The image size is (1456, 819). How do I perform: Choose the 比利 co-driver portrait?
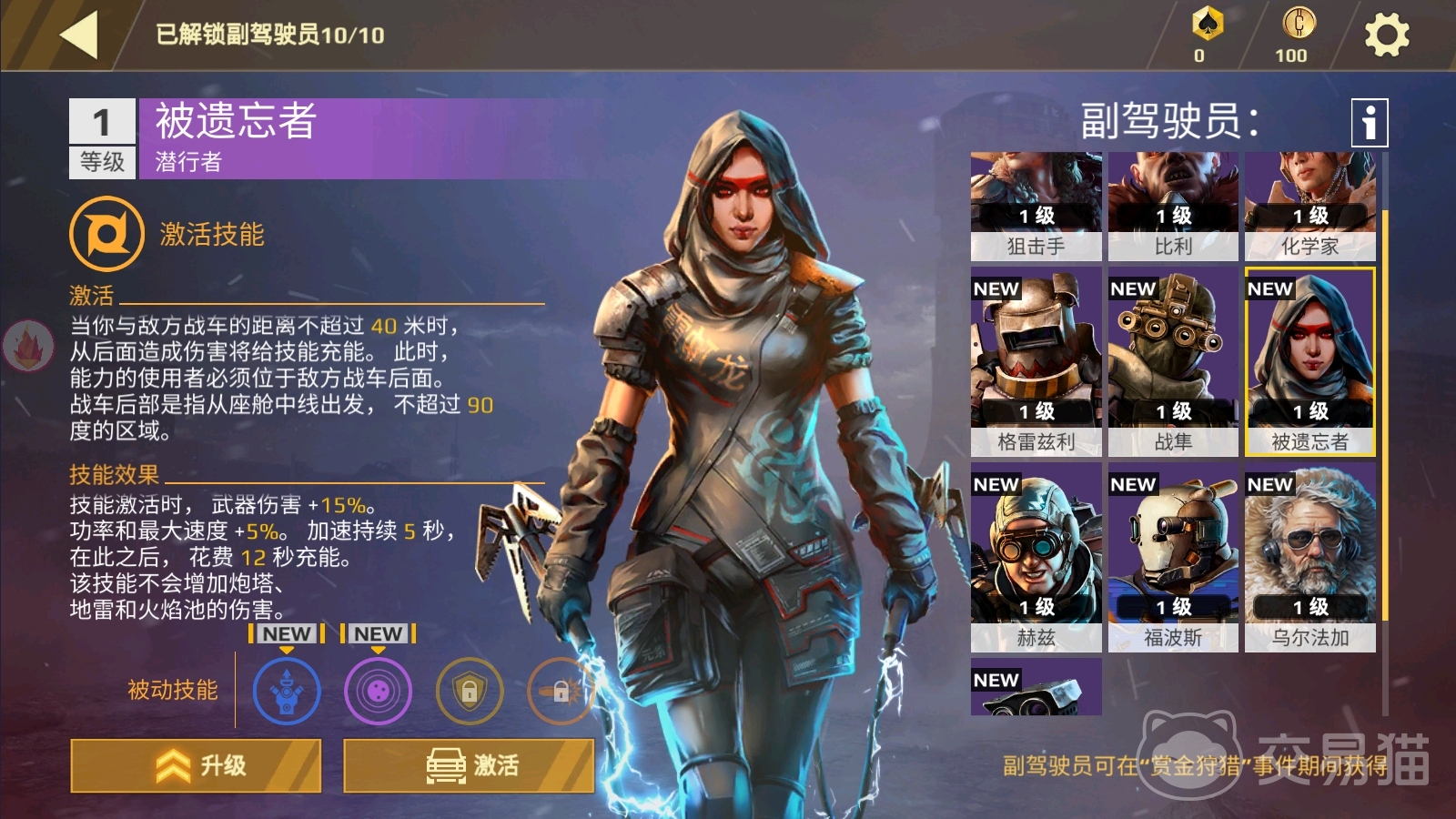(1173, 206)
